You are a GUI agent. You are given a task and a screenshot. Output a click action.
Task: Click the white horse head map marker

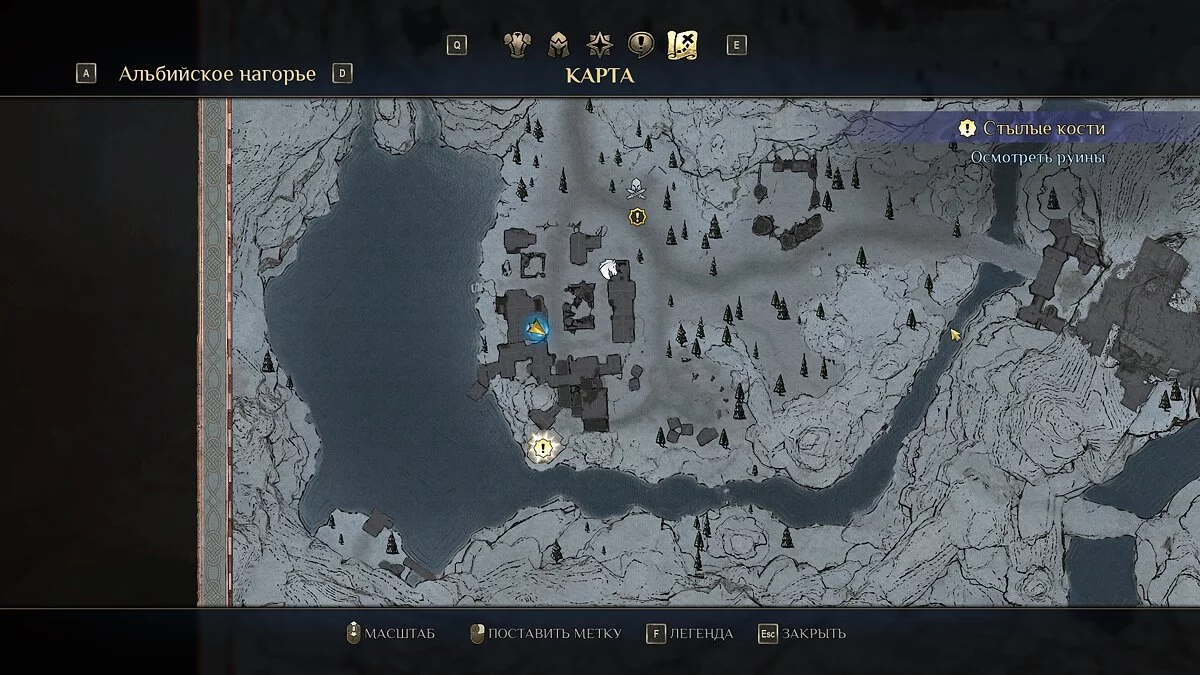tap(607, 268)
